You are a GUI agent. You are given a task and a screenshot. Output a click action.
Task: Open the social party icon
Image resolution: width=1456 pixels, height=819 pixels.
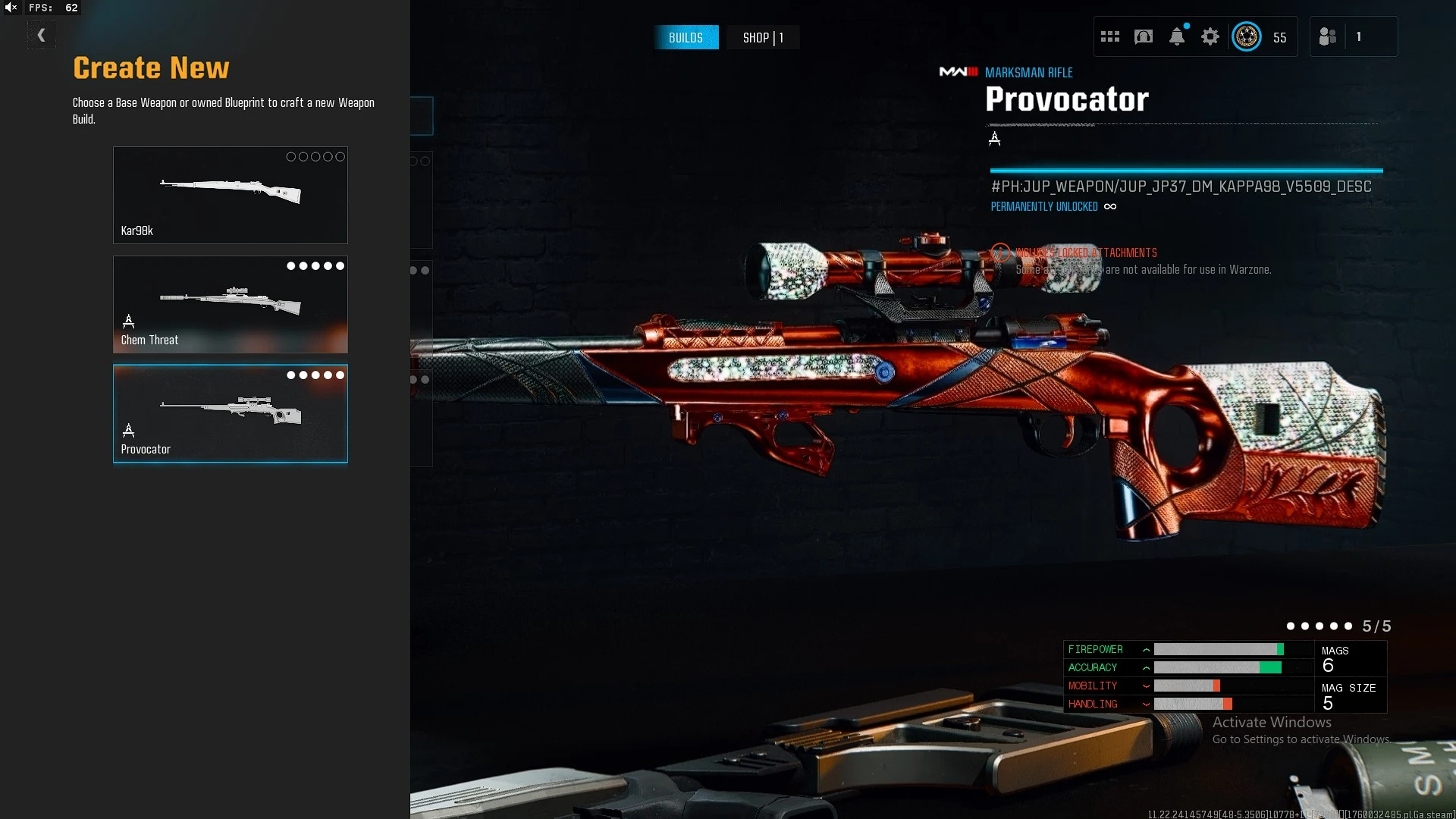(x=1327, y=36)
